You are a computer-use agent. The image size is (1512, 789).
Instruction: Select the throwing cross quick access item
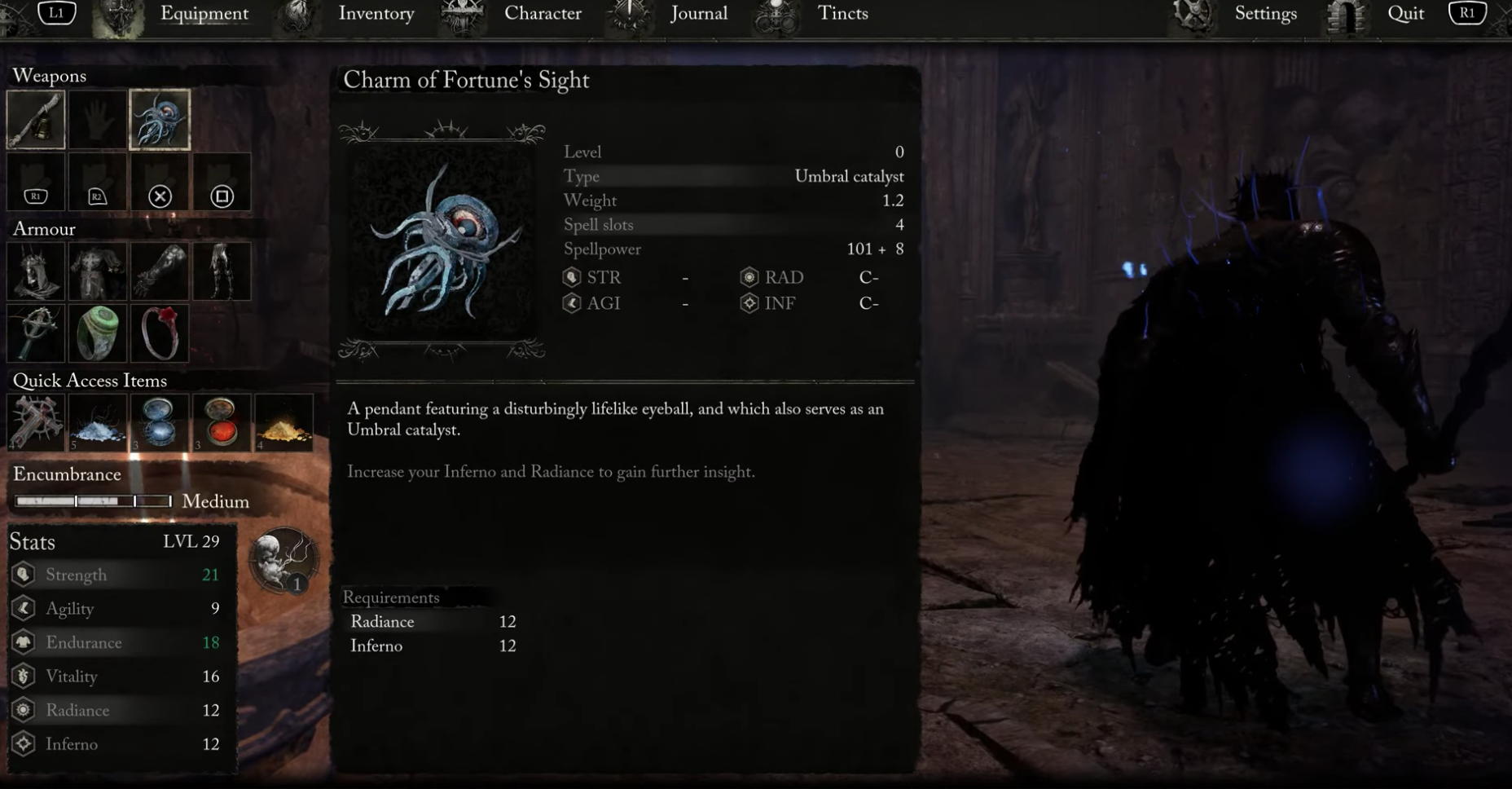pos(36,421)
